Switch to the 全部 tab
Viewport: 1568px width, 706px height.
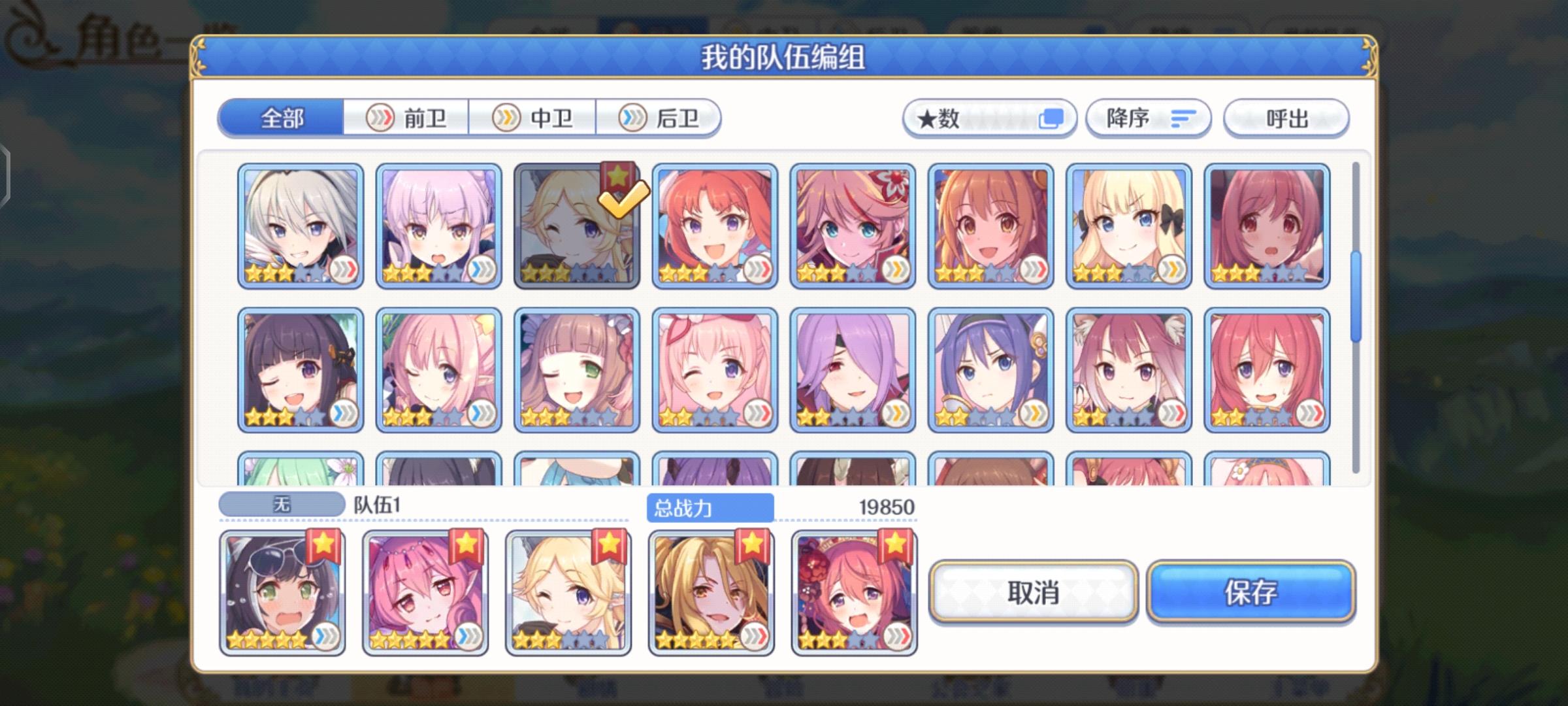tap(280, 119)
